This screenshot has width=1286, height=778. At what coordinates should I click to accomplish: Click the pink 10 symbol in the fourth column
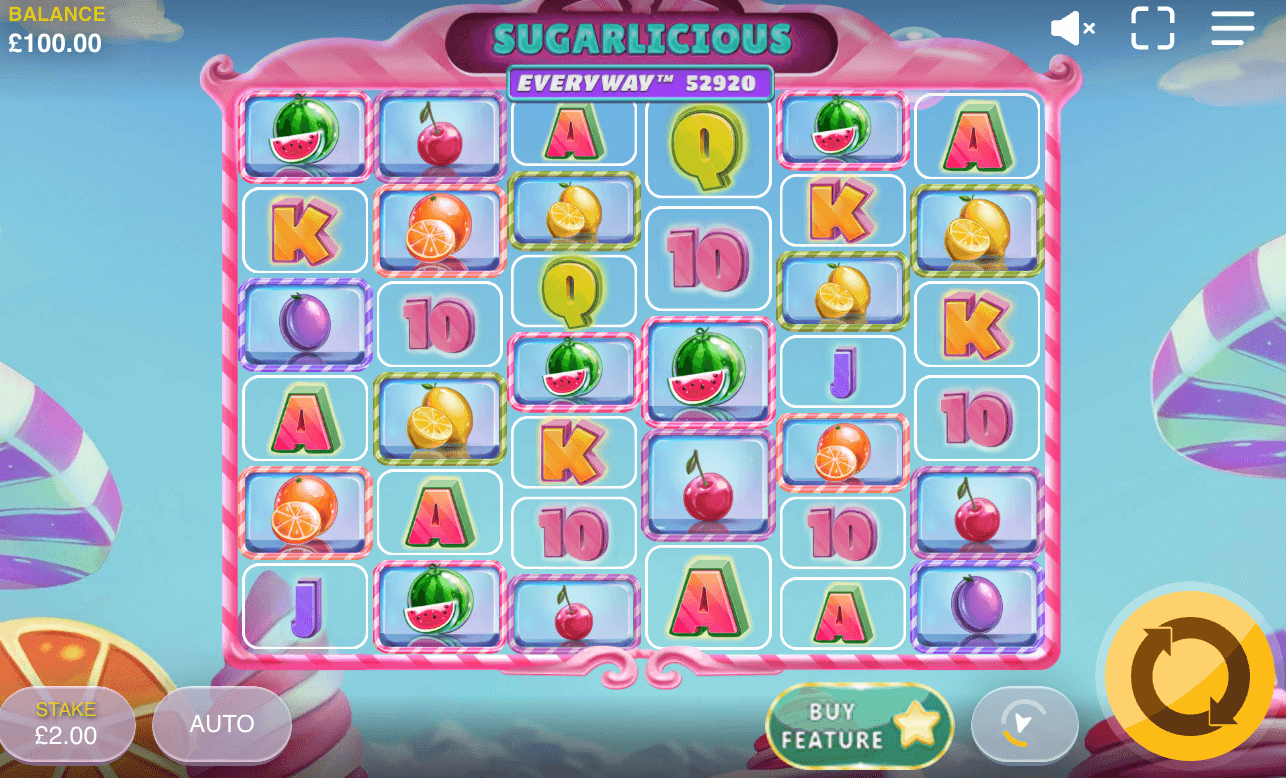point(707,258)
